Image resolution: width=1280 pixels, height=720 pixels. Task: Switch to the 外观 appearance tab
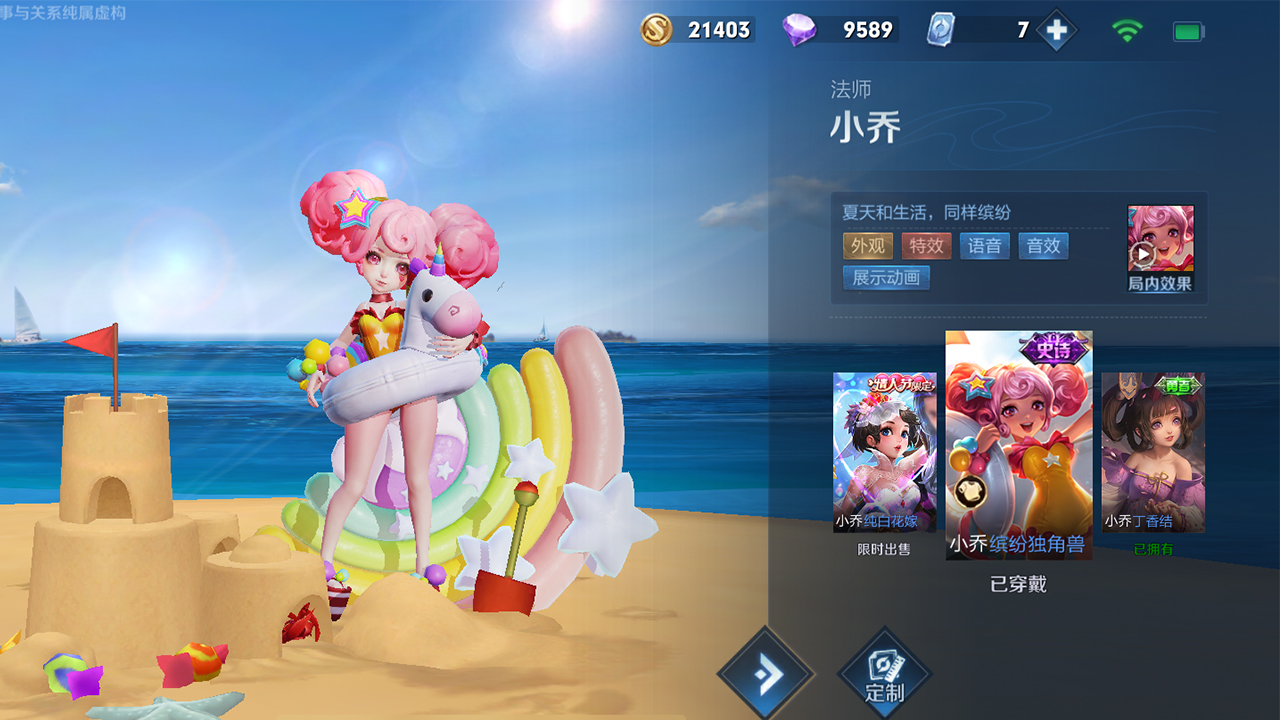coord(866,245)
